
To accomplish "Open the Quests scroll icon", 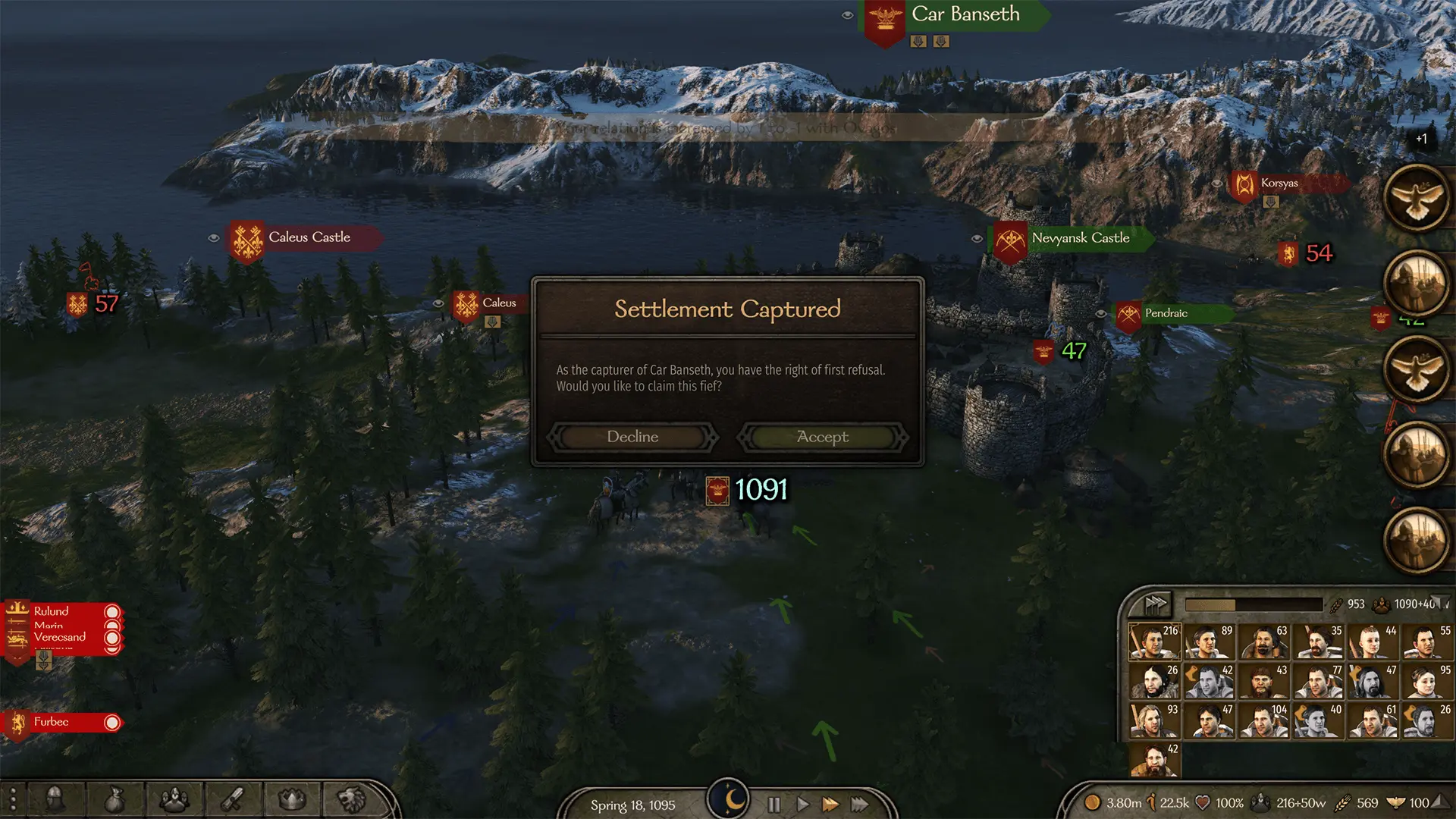I will click(233, 800).
